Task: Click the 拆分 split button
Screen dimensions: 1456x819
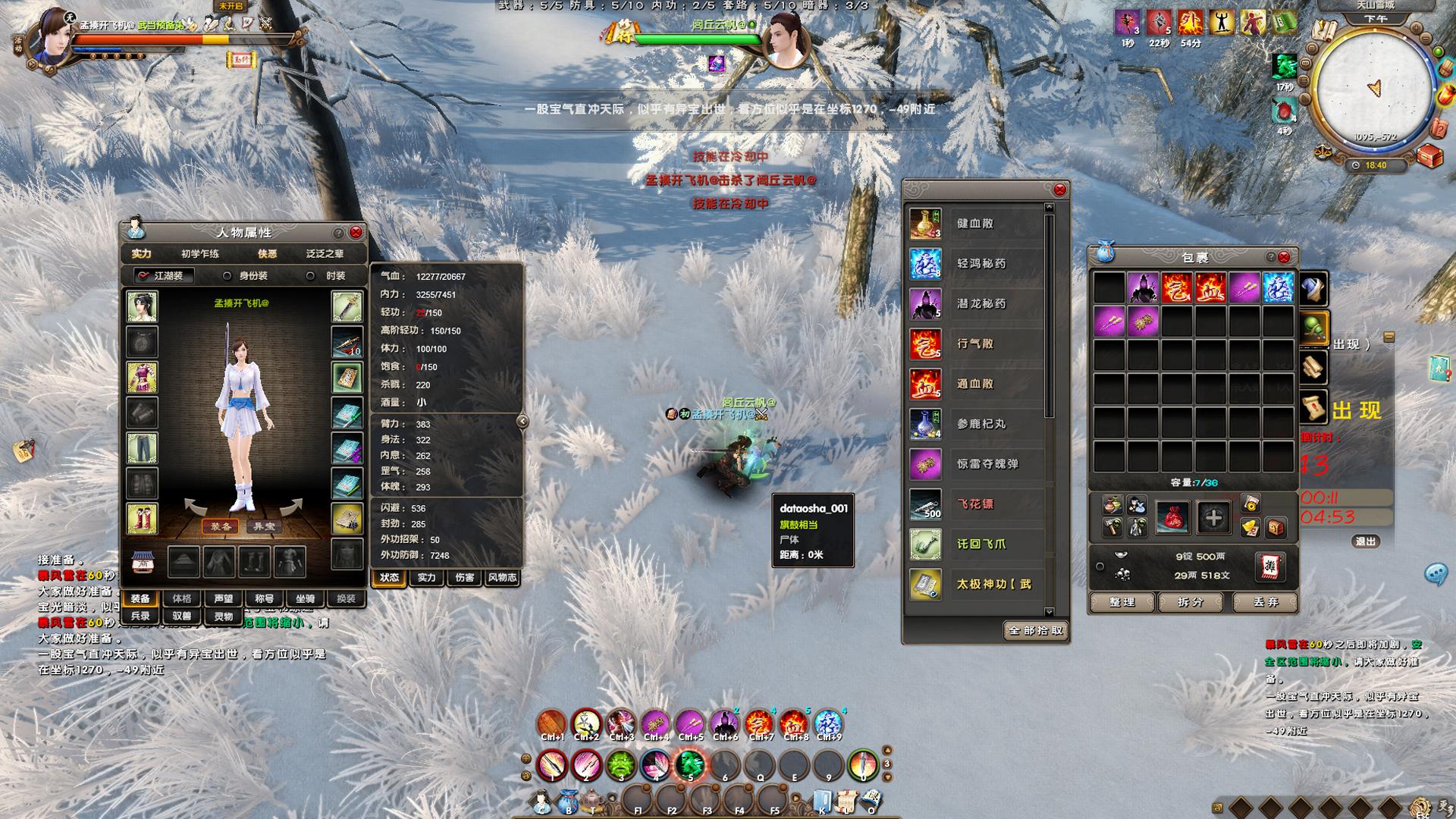Action: pyautogui.click(x=1191, y=602)
